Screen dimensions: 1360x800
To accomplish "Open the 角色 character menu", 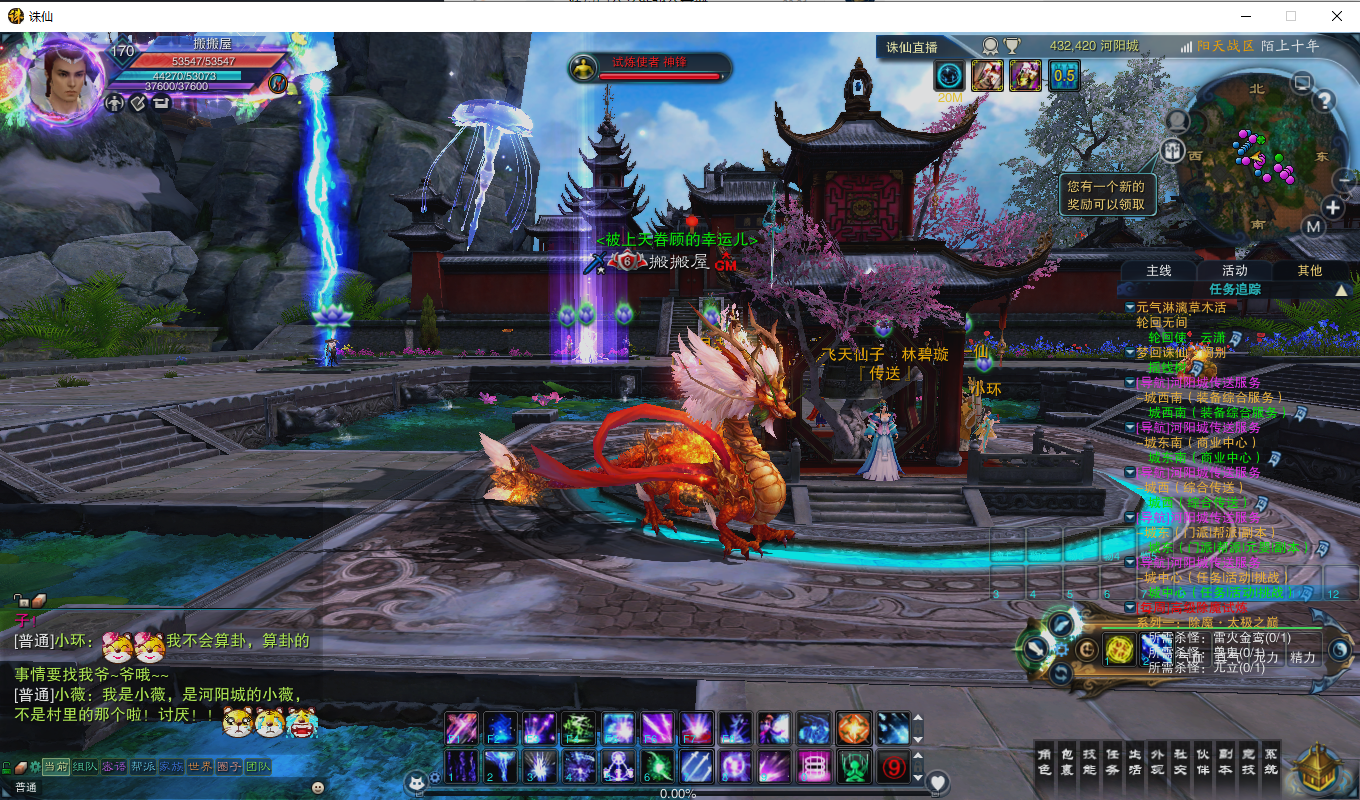I will click(x=1045, y=762).
